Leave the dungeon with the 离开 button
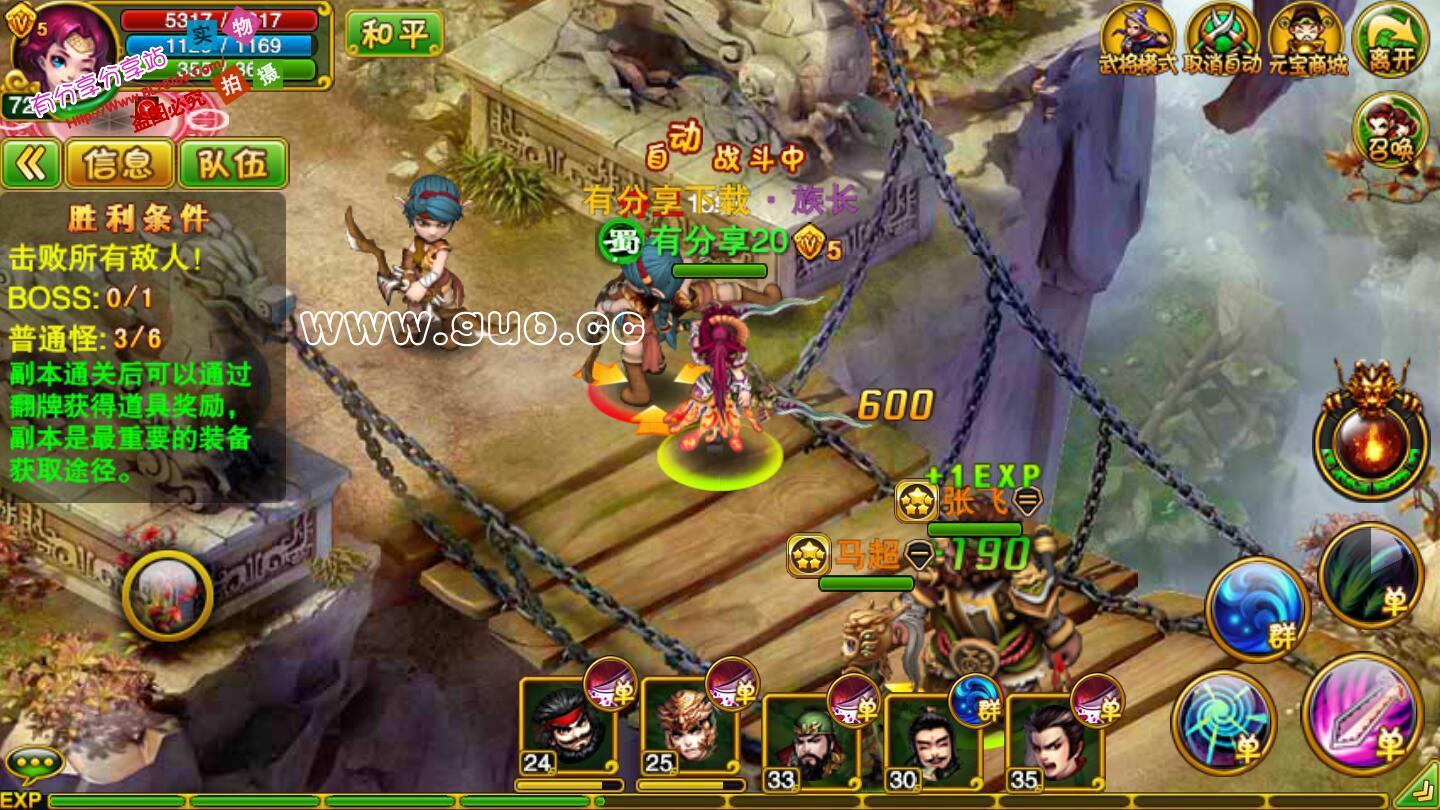The height and width of the screenshot is (810, 1440). coord(1390,38)
